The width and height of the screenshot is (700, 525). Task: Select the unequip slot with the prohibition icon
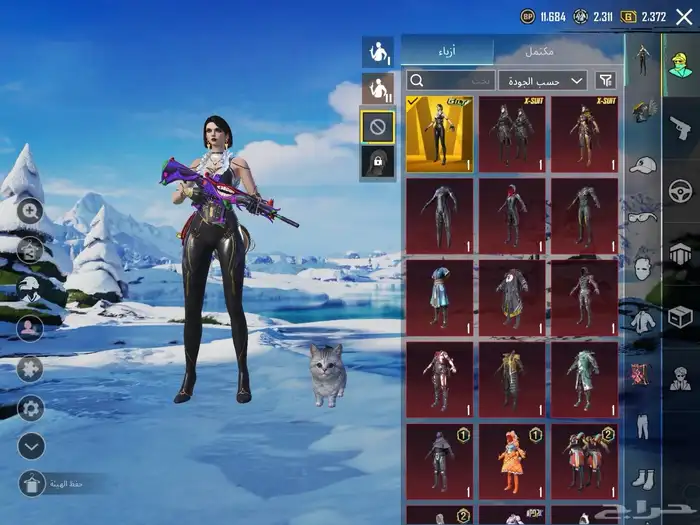point(377,126)
